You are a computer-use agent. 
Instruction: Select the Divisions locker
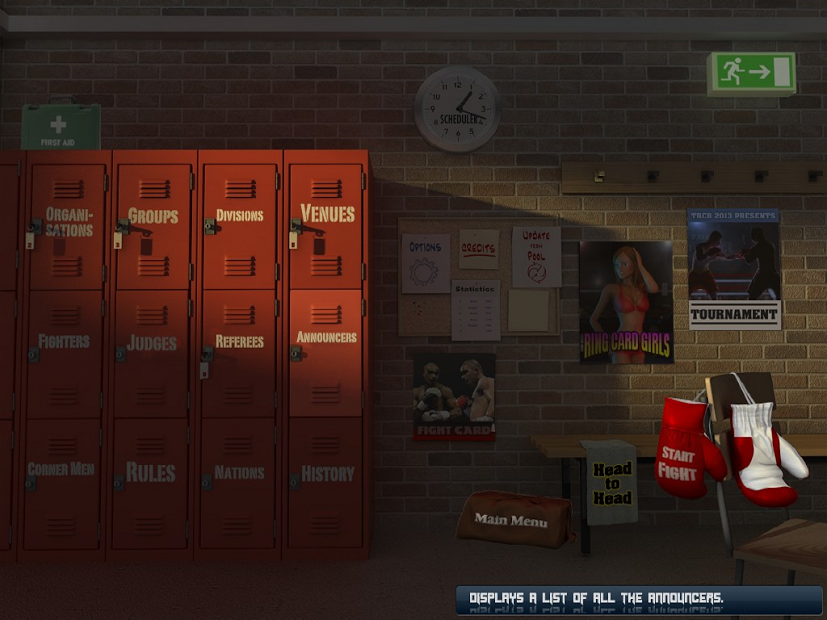tap(239, 216)
